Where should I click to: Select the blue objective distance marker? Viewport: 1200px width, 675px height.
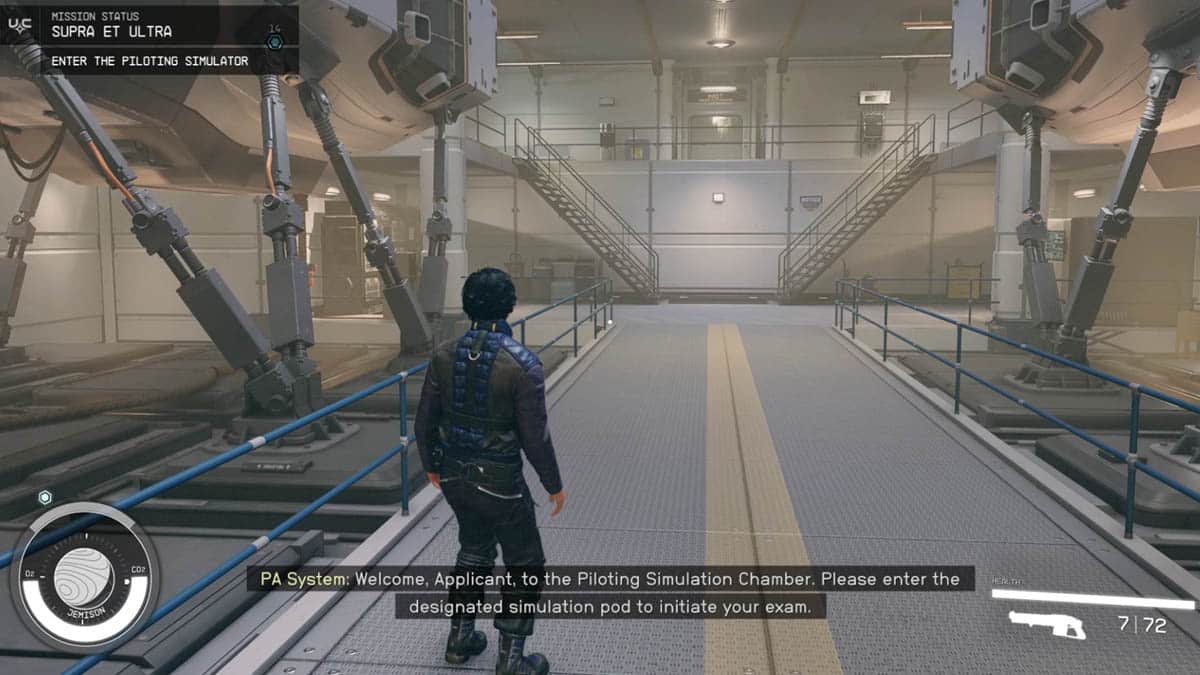point(275,42)
